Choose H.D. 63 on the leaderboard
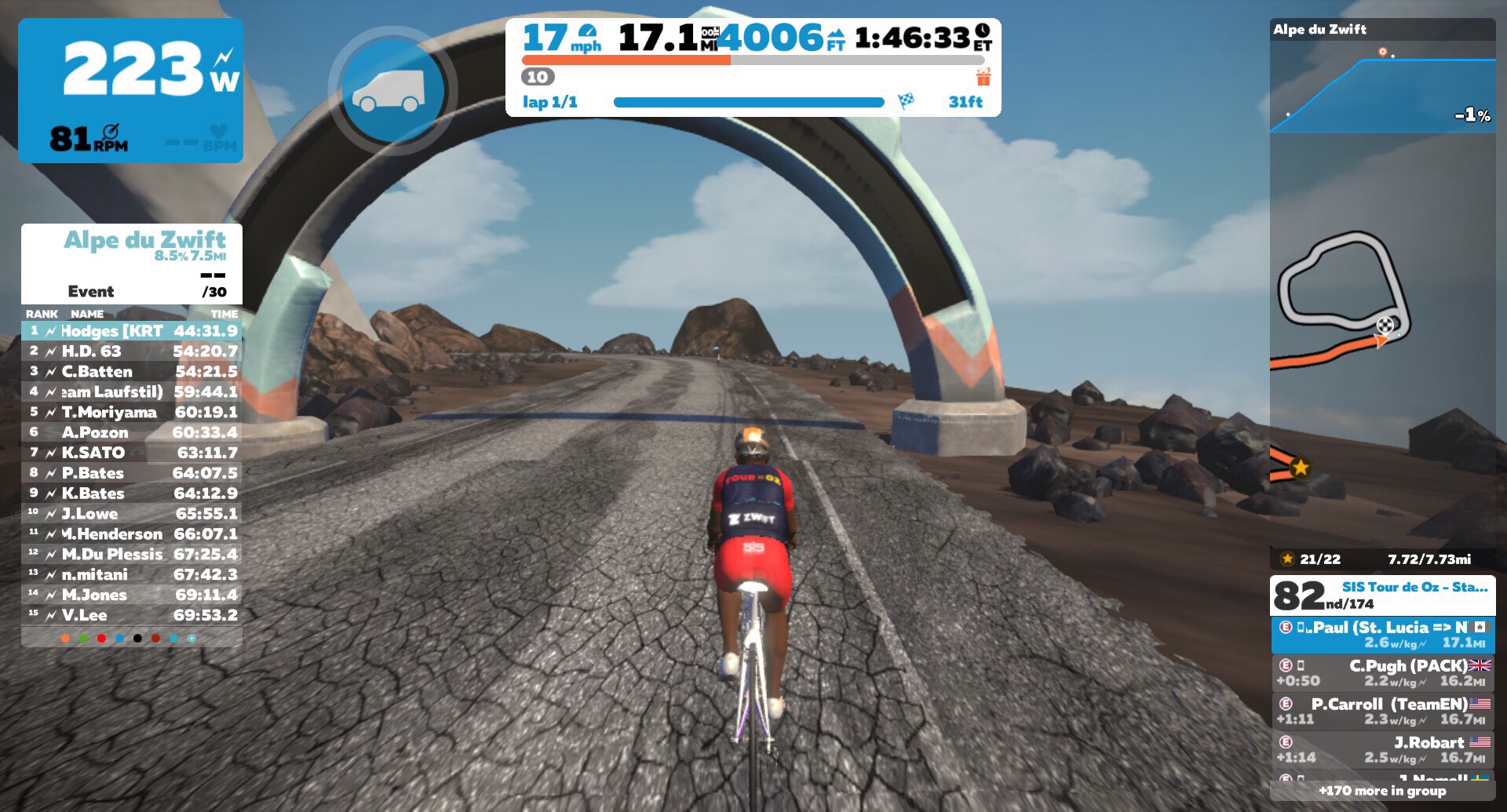 (x=132, y=351)
